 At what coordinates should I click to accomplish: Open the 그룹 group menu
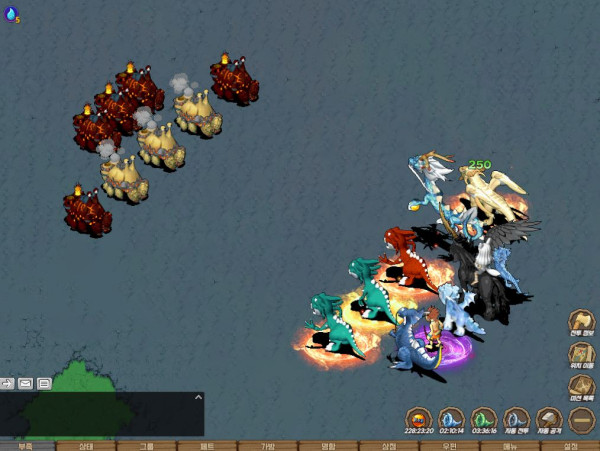click(147, 446)
